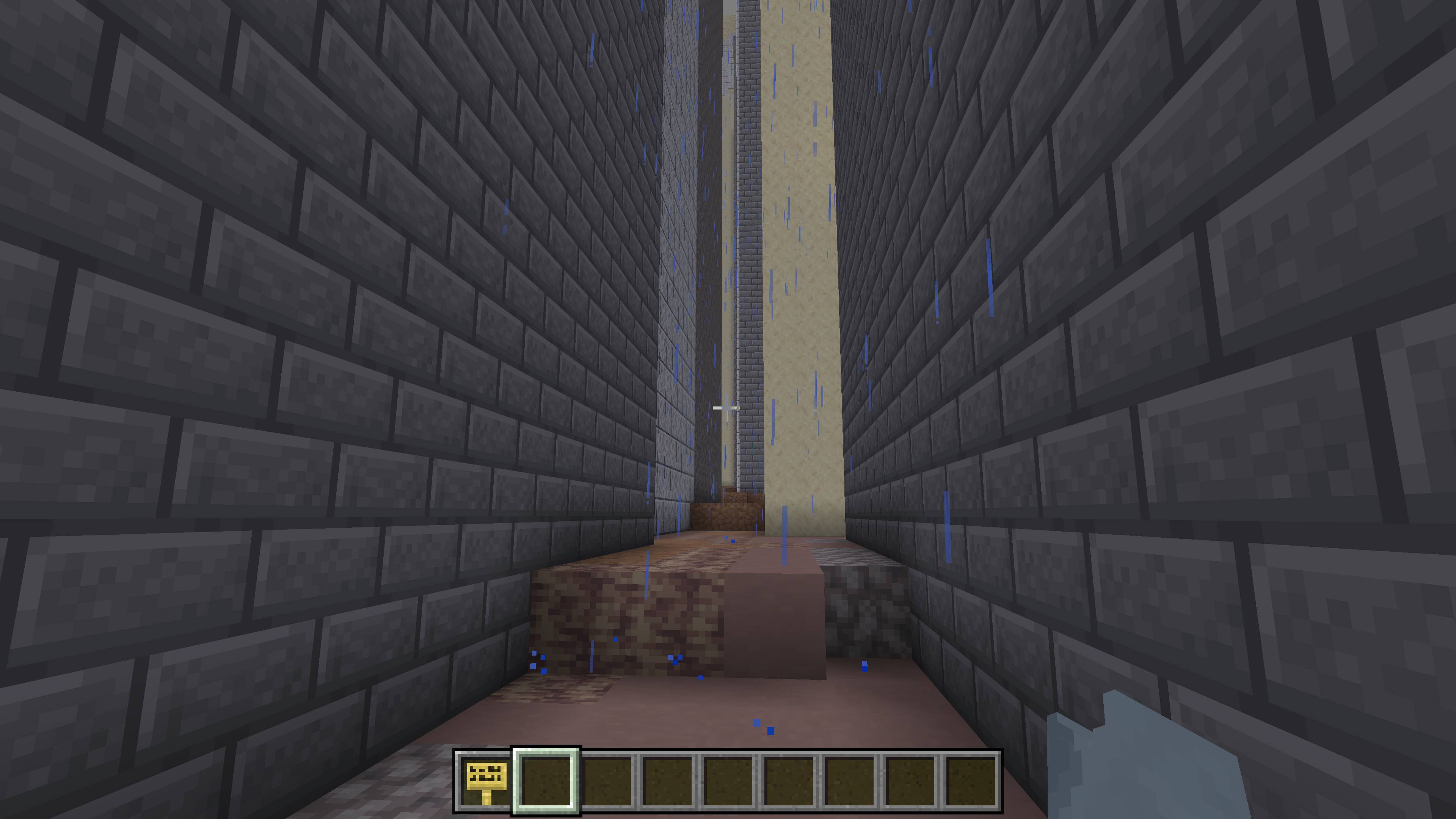Click the eighth hotbar slot
This screenshot has height=819, width=1456.
click(913, 784)
